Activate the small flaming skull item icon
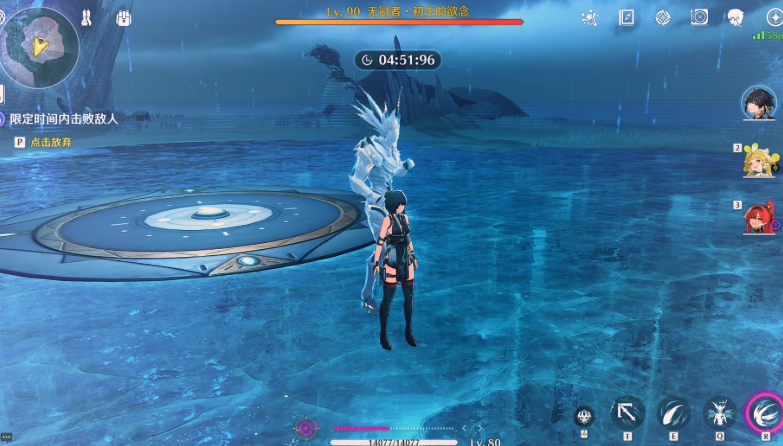Image resolution: width=783 pixels, height=446 pixels. [x=584, y=416]
